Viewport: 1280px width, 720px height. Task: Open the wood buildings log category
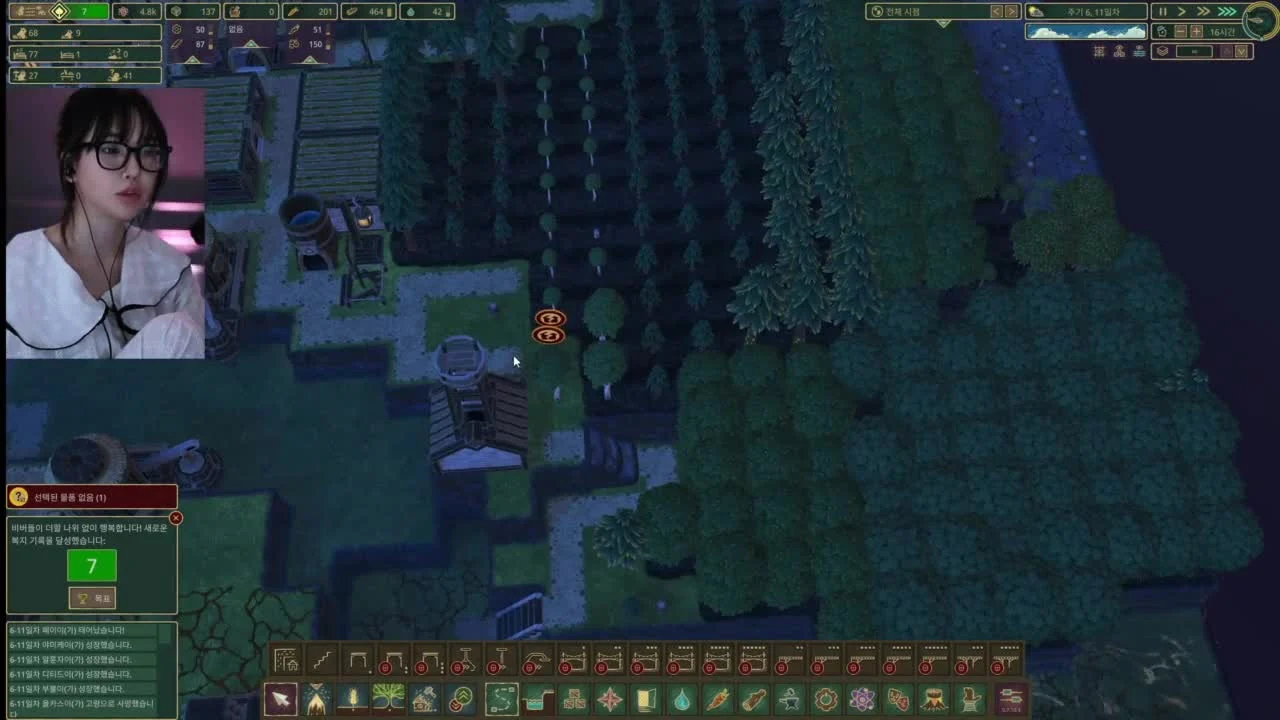(x=754, y=698)
